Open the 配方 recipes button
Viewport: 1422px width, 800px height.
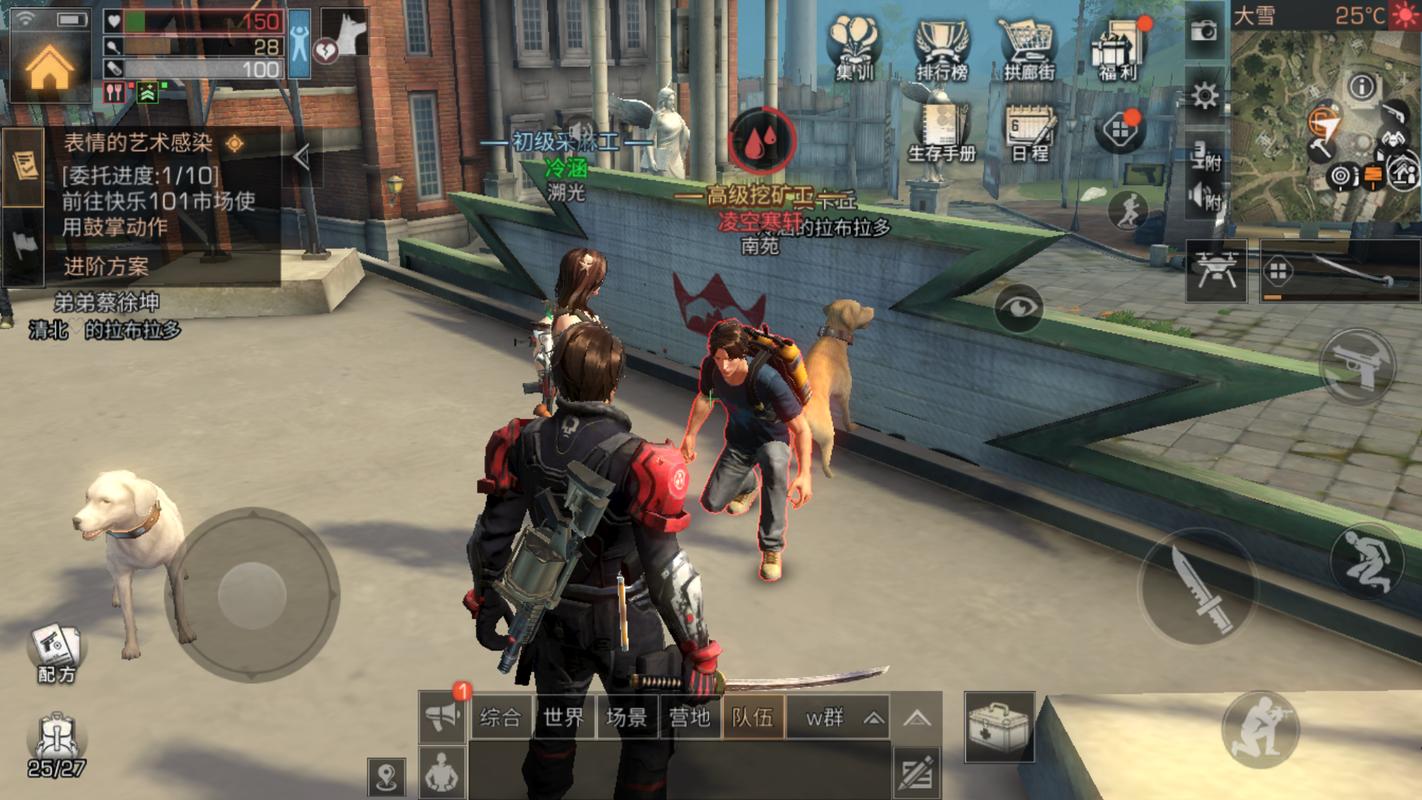56,650
